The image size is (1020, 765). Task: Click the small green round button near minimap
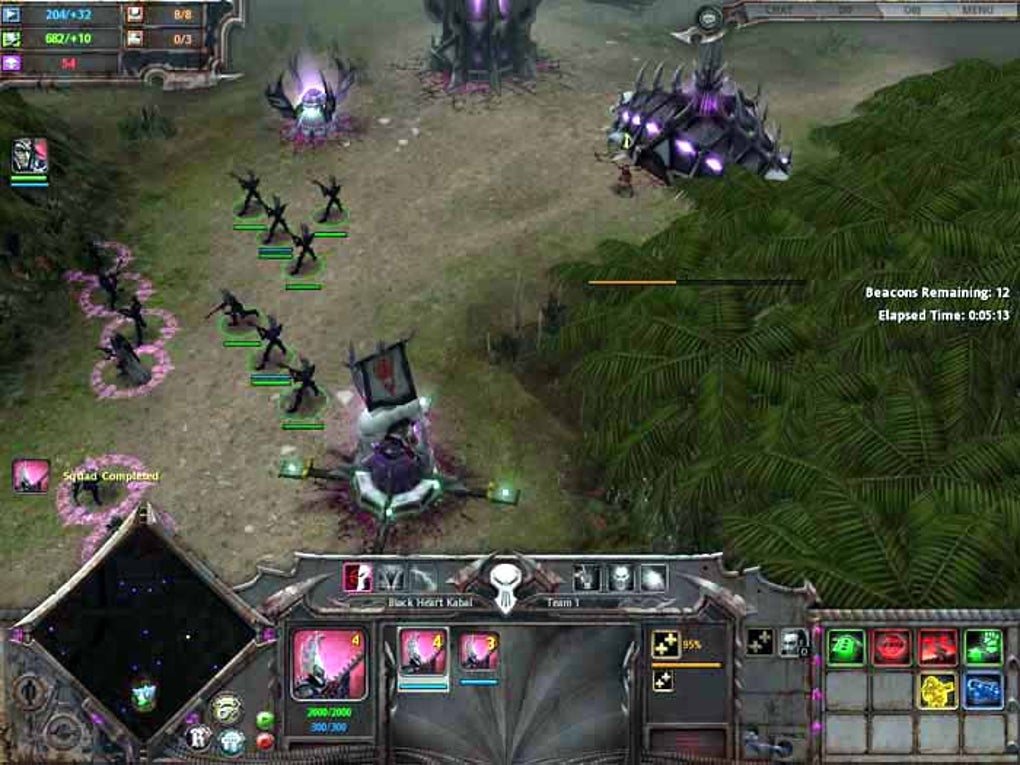[265, 720]
